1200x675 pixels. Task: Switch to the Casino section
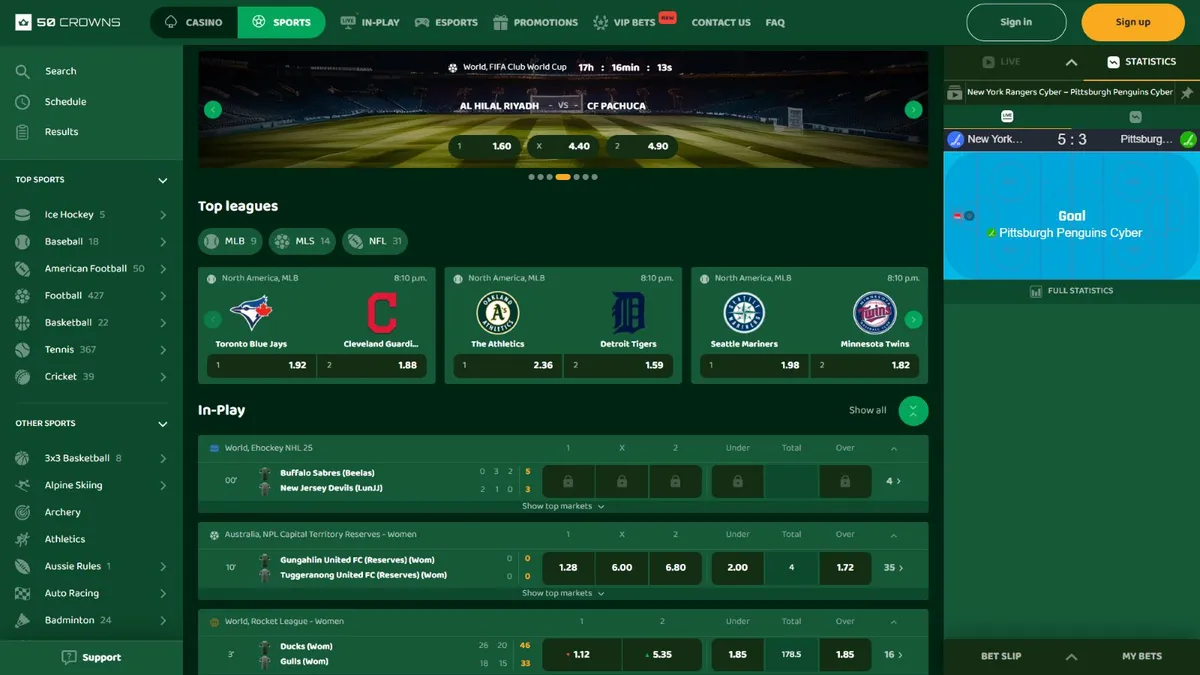194,22
